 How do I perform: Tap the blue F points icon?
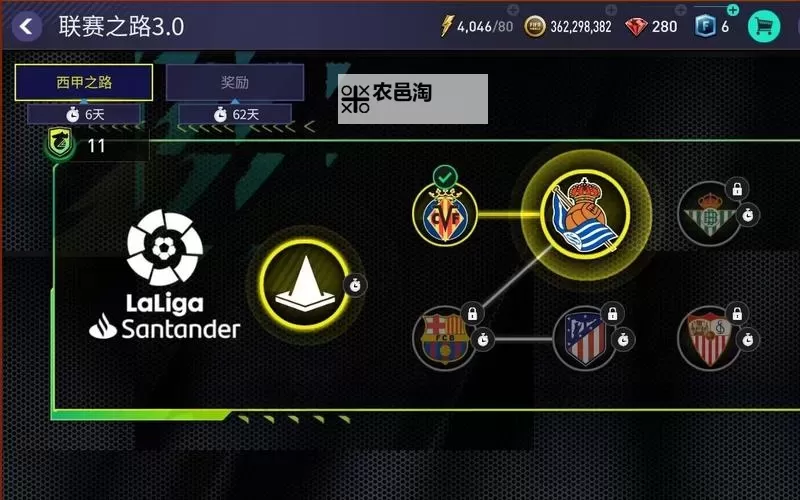click(x=706, y=26)
